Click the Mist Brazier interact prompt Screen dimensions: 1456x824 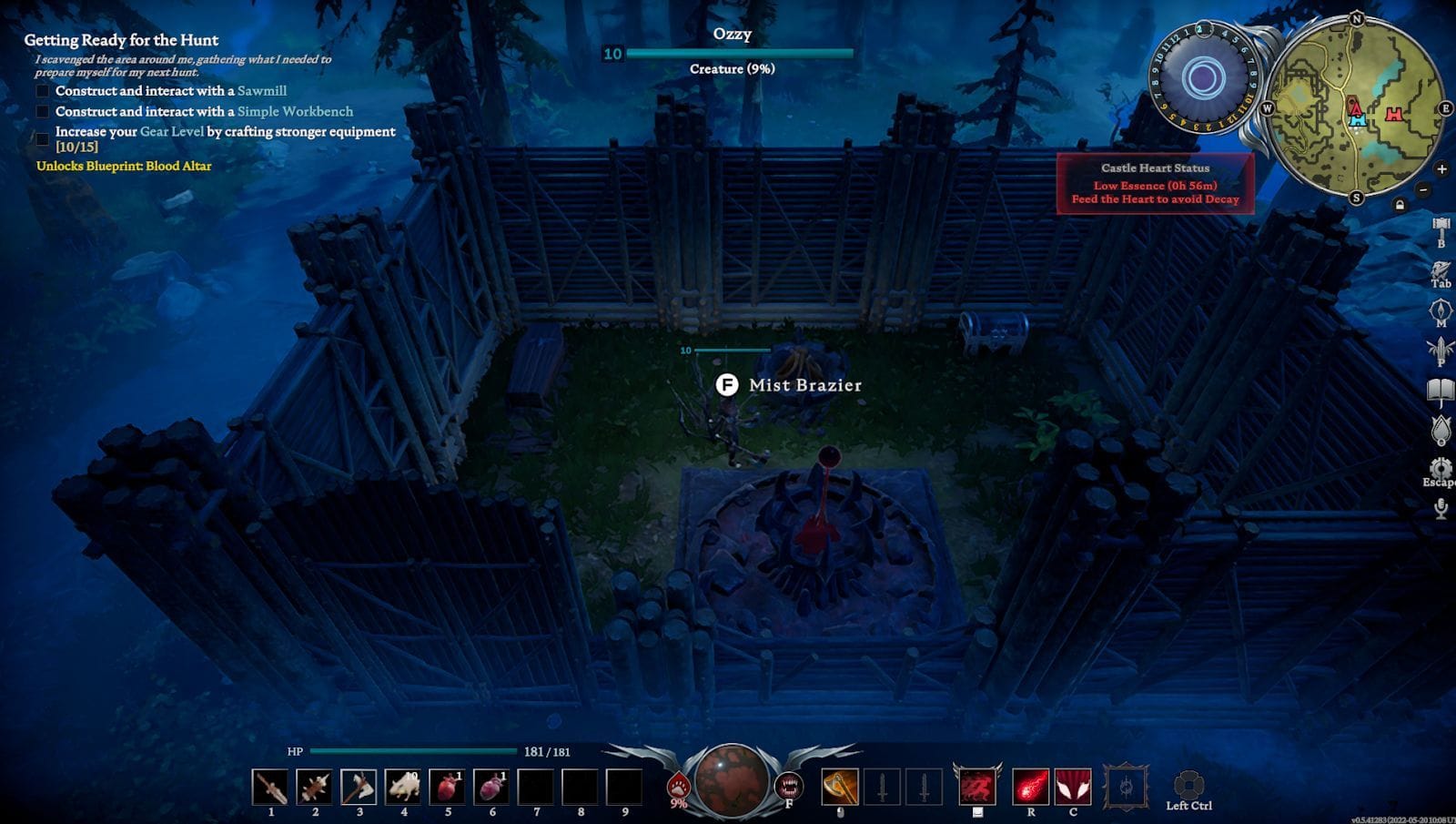click(x=728, y=385)
